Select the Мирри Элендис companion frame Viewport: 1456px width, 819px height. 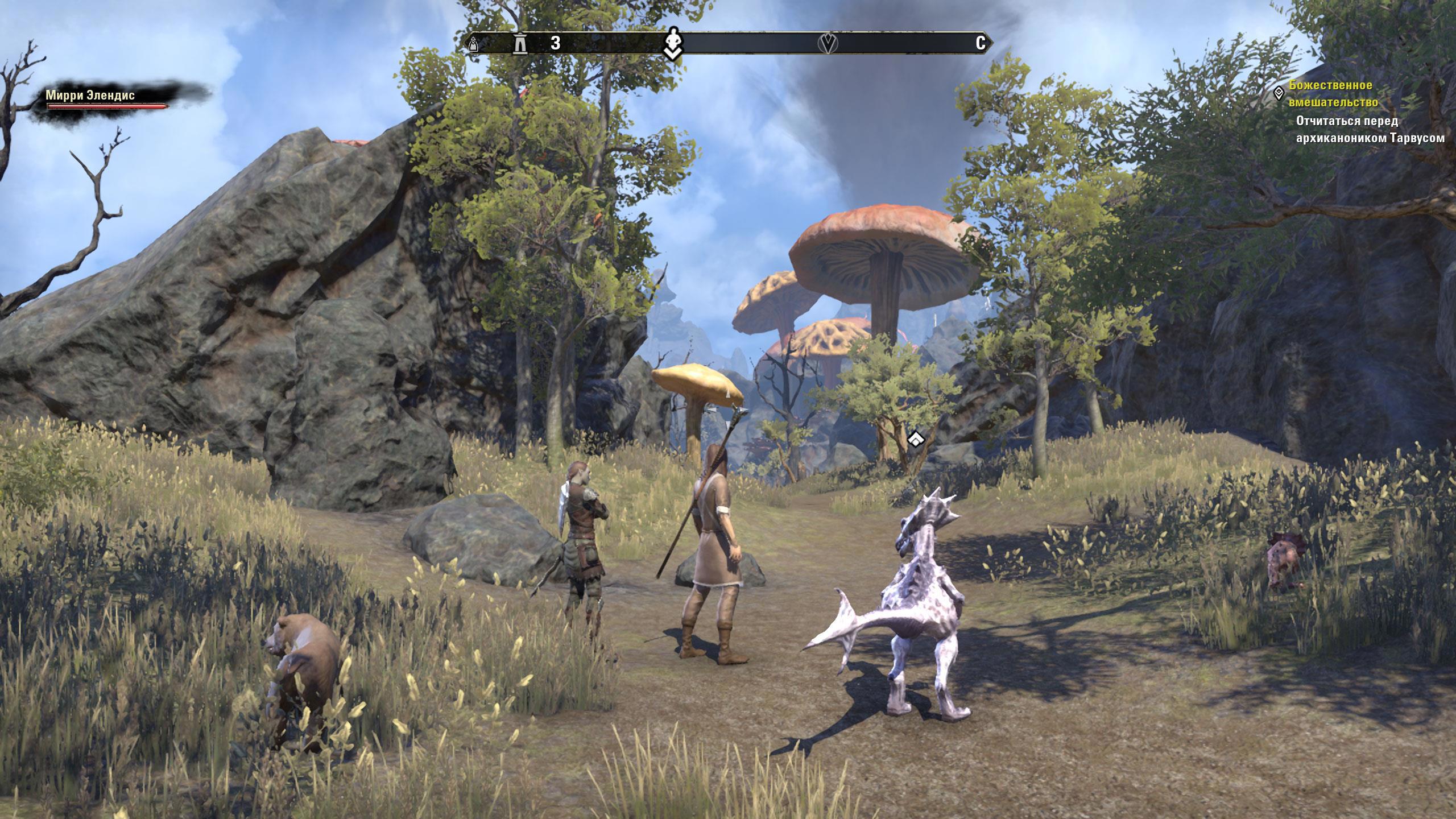(107, 99)
